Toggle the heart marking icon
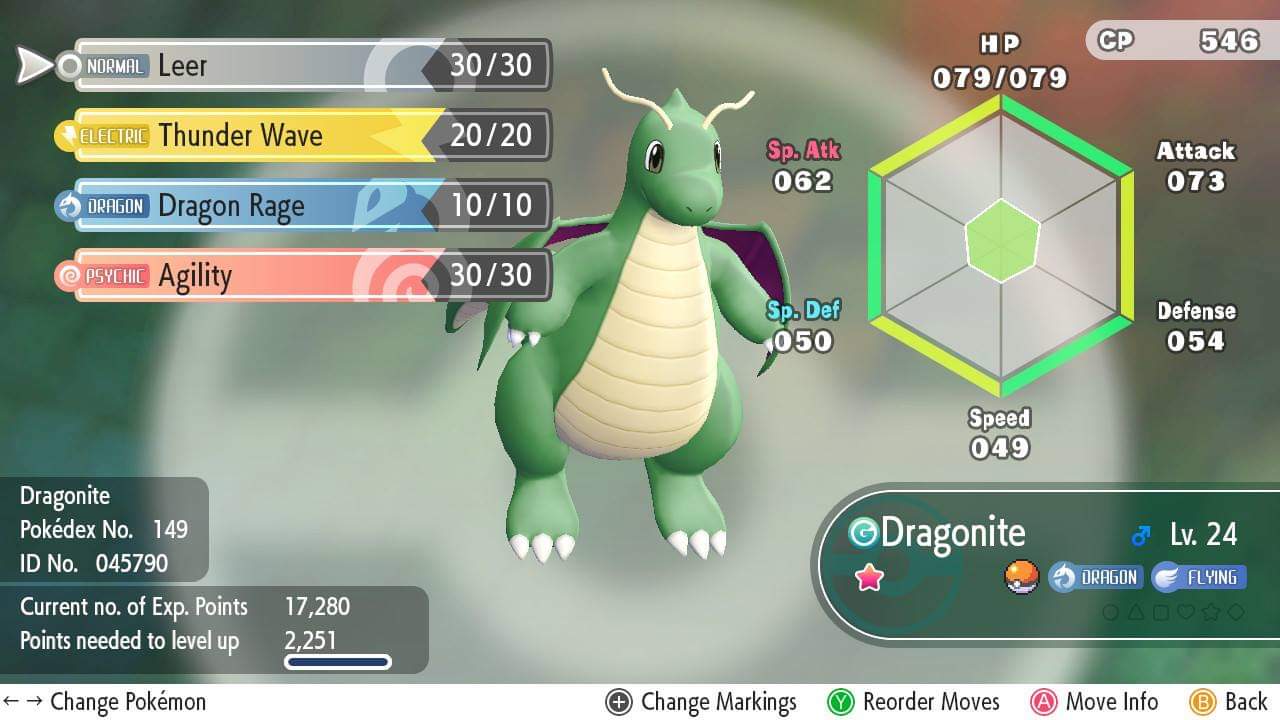This screenshot has width=1280, height=720. coord(1185,611)
